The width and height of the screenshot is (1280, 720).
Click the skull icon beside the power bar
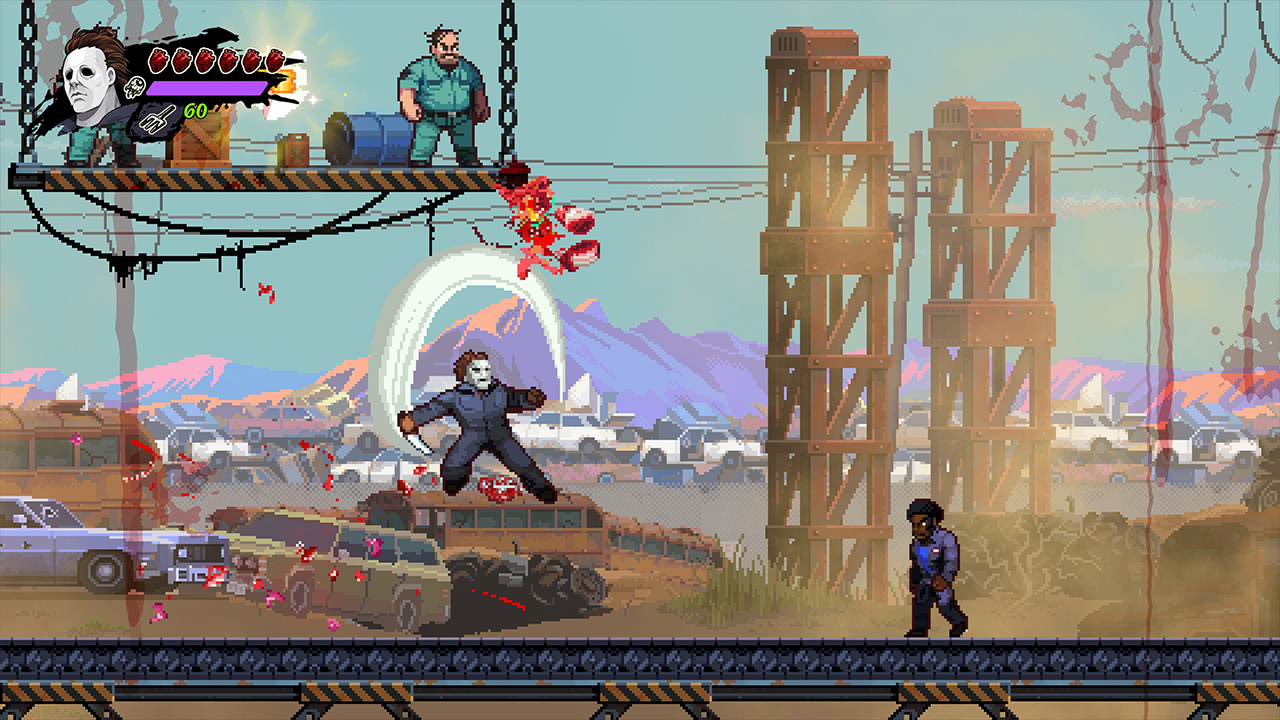tap(135, 88)
